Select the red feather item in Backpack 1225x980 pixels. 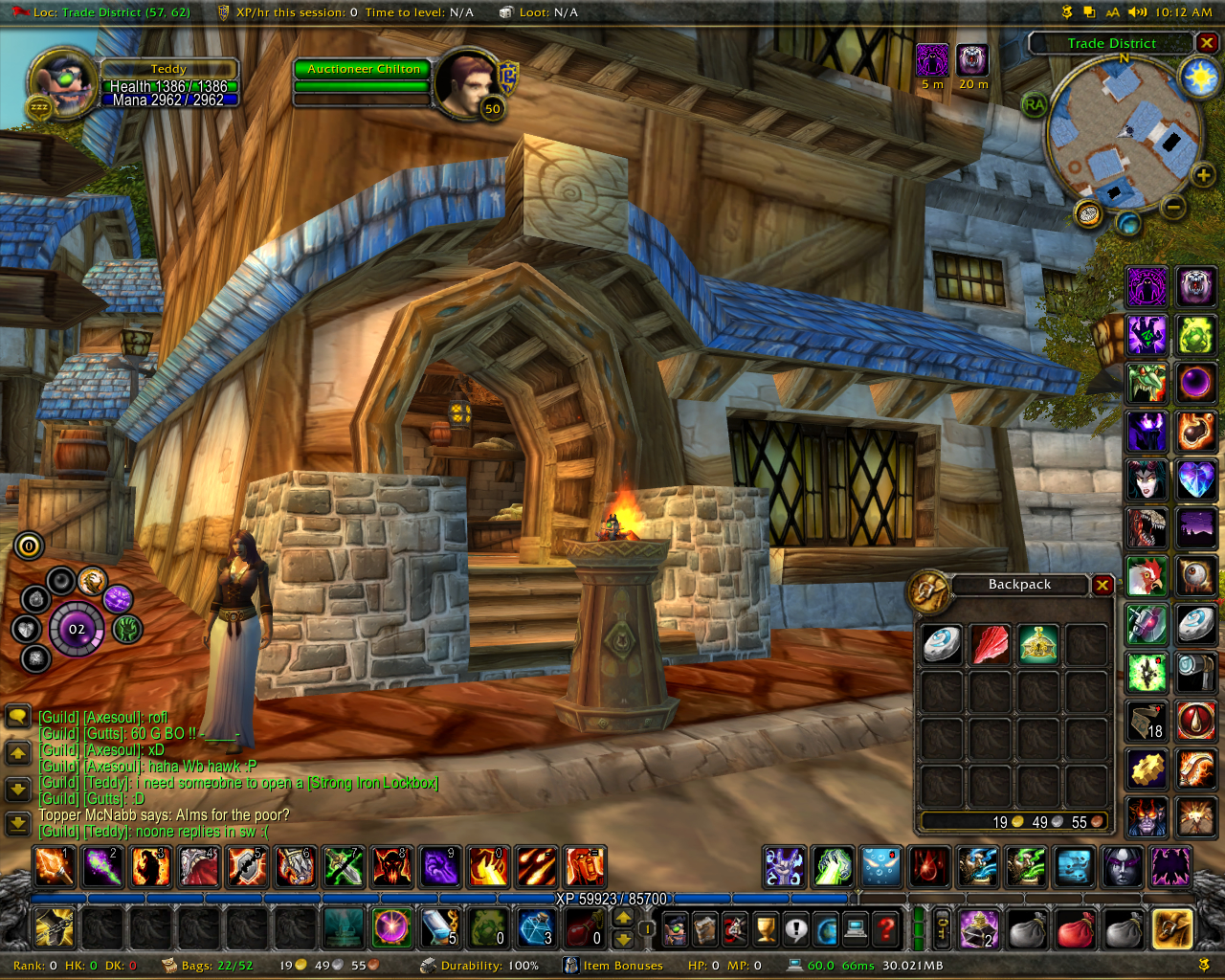(991, 644)
